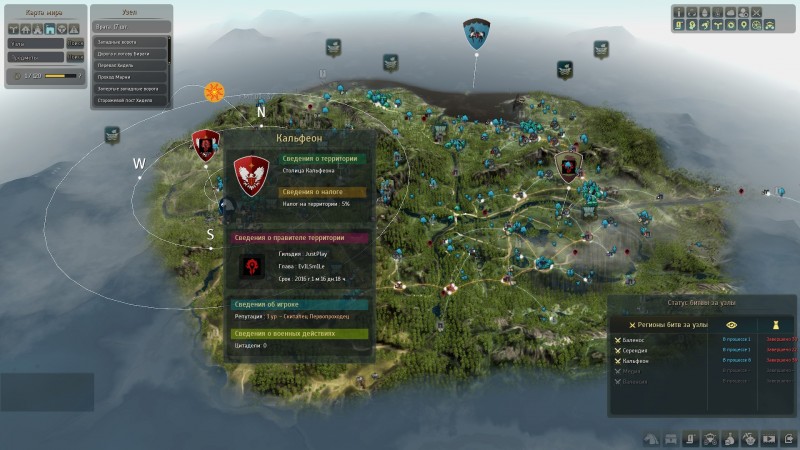This screenshot has width=800, height=450.
Task: Select Западные ворота in the node list
Action: pyautogui.click(x=131, y=43)
